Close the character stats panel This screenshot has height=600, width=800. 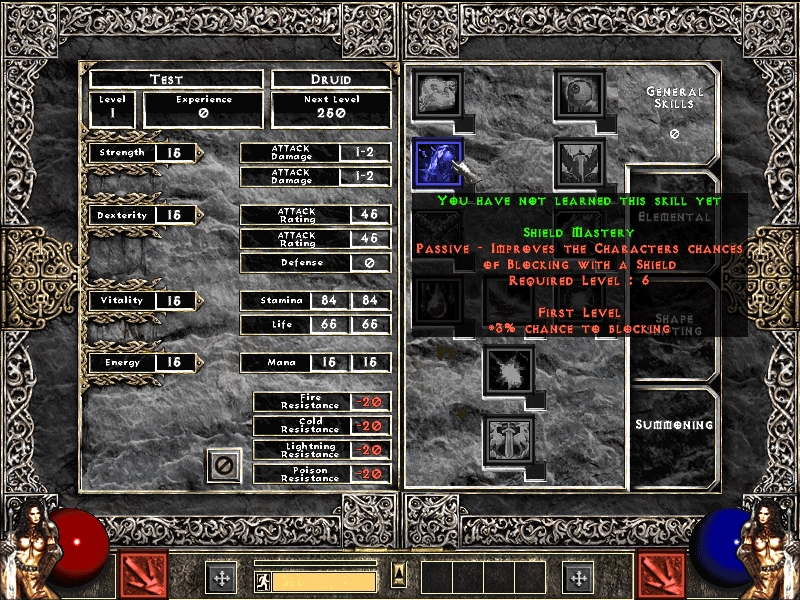click(x=224, y=465)
